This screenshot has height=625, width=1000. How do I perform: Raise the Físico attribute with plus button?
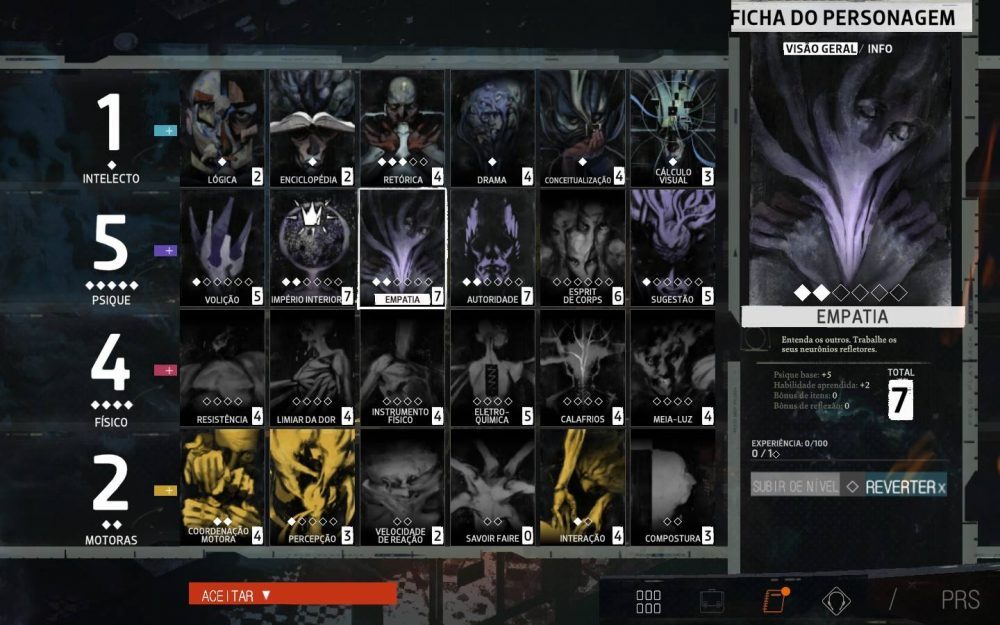[x=165, y=370]
